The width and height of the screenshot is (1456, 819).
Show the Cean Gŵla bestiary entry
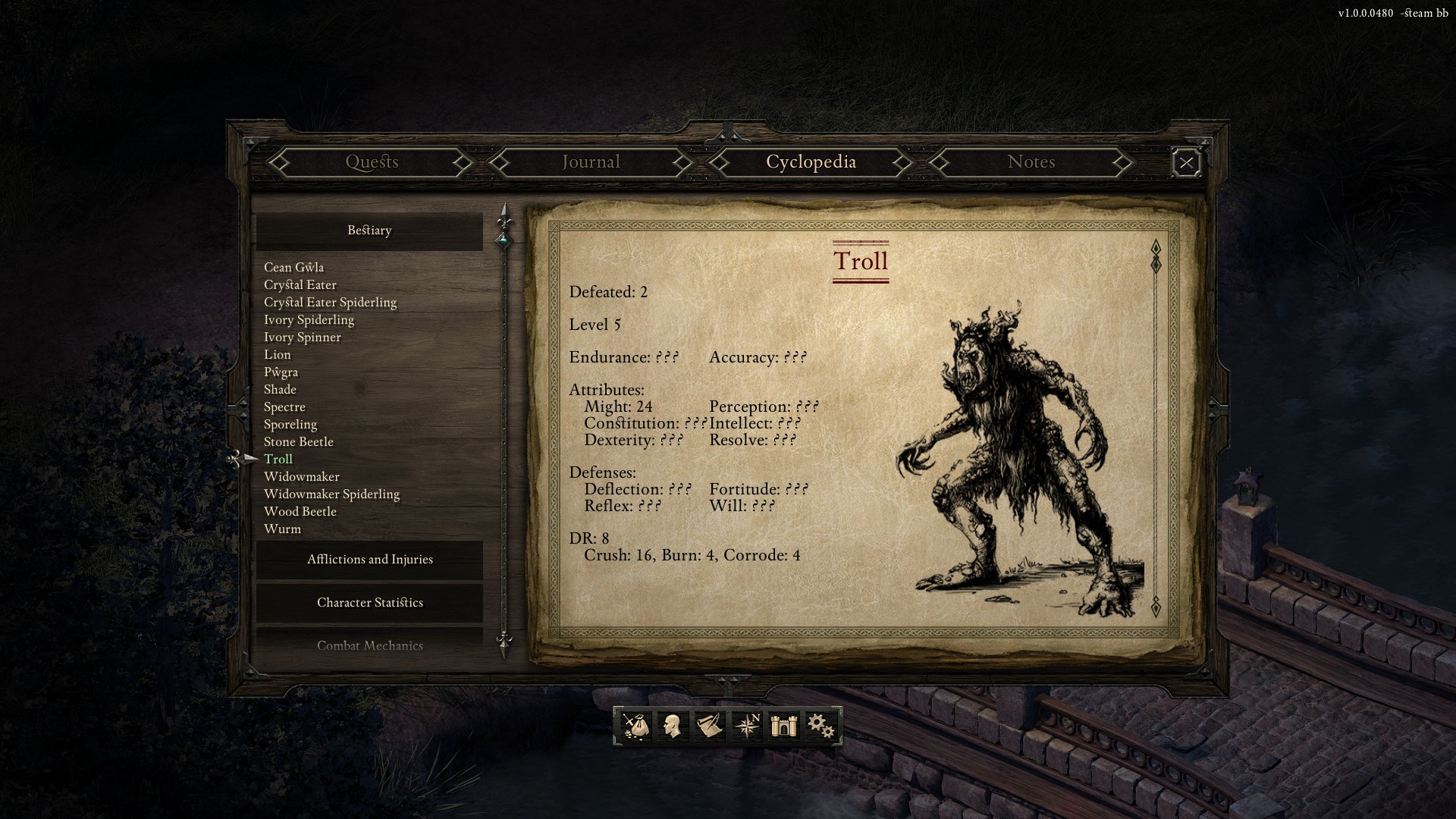tap(293, 268)
